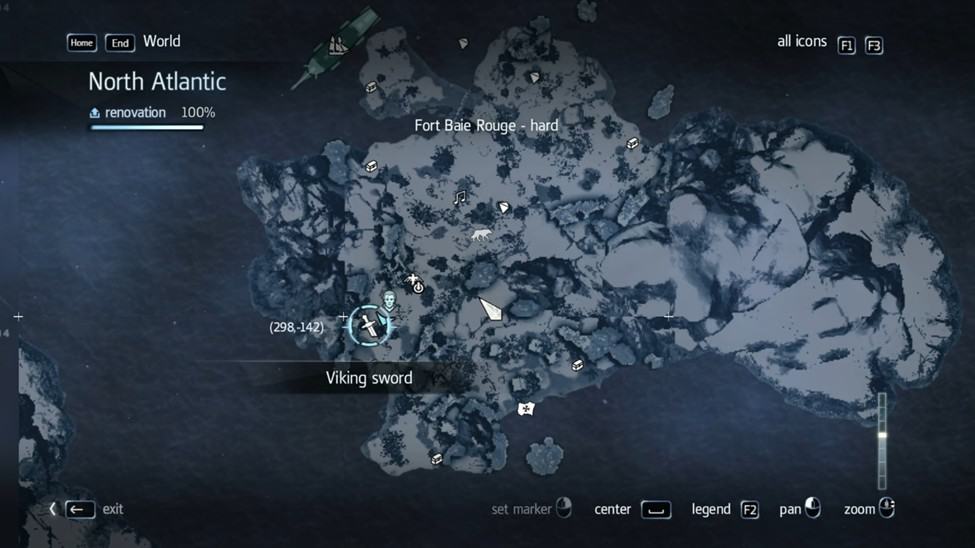Select the stopwatch activity icon

pyautogui.click(x=416, y=285)
